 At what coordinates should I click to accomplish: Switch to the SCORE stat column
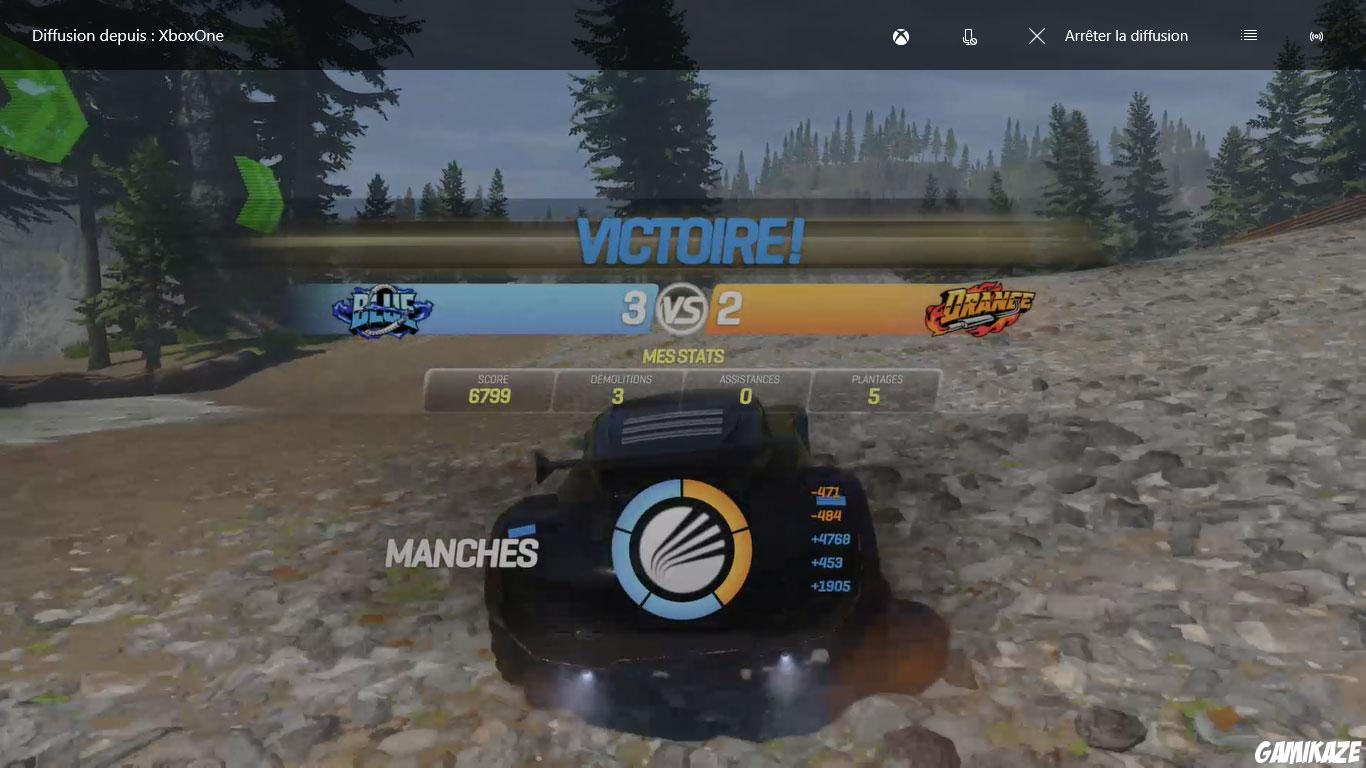(489, 388)
